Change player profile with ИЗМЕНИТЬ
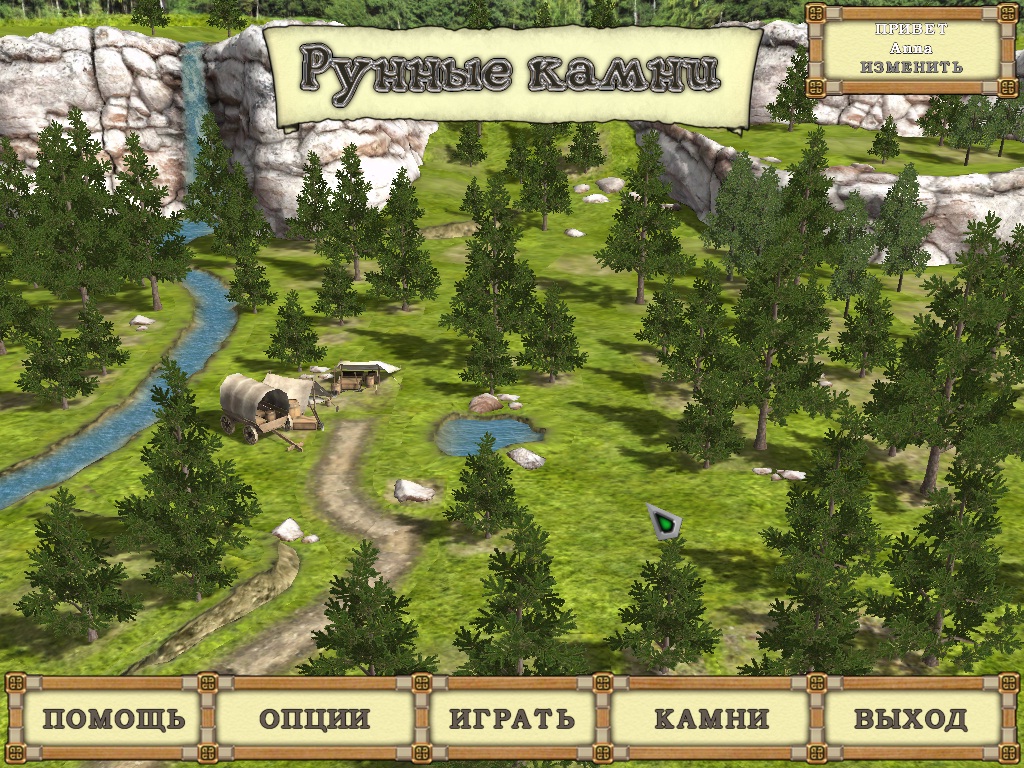The height and width of the screenshot is (768, 1024). (x=910, y=67)
